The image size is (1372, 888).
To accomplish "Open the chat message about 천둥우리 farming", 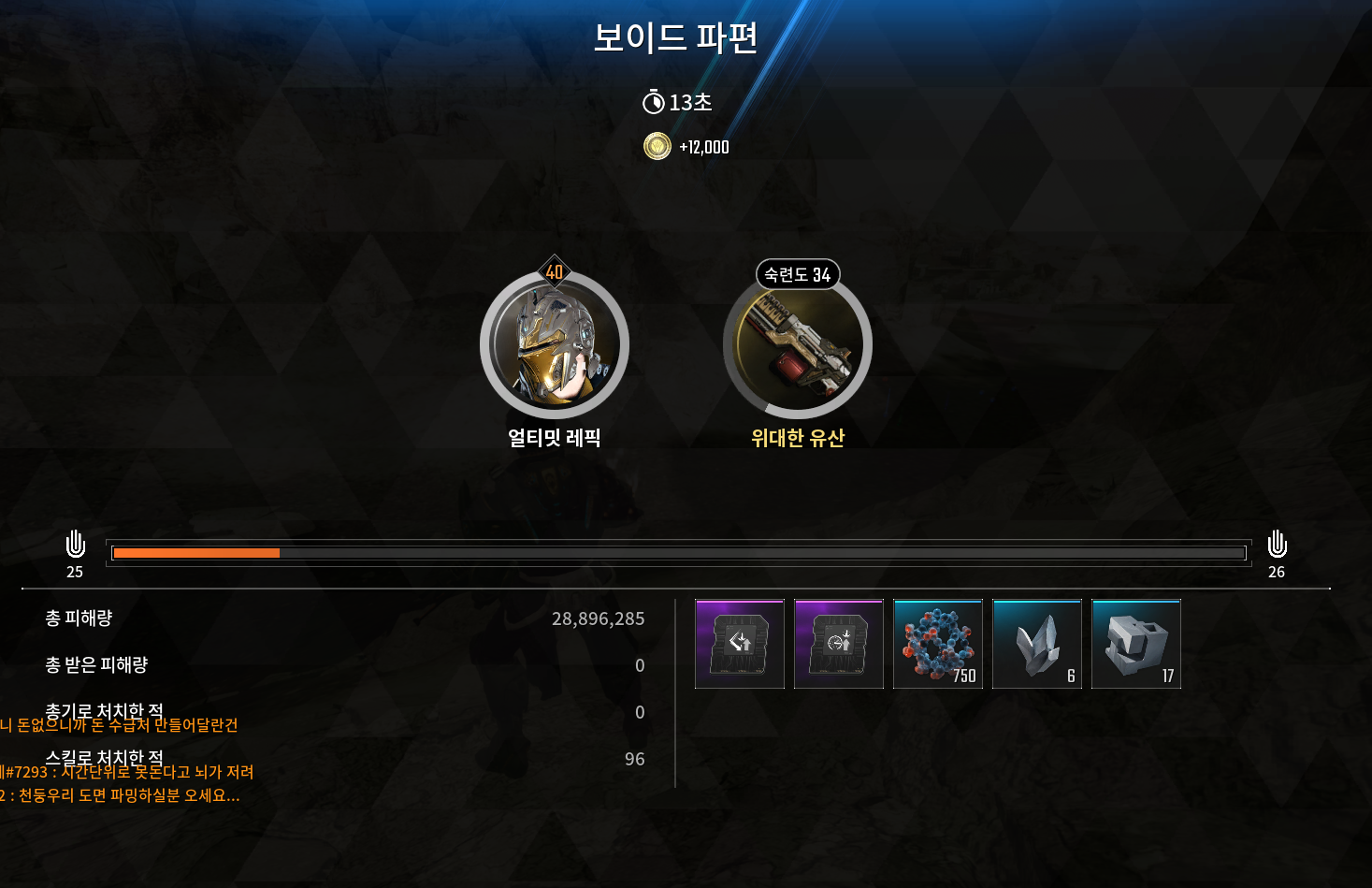I will click(x=122, y=796).
